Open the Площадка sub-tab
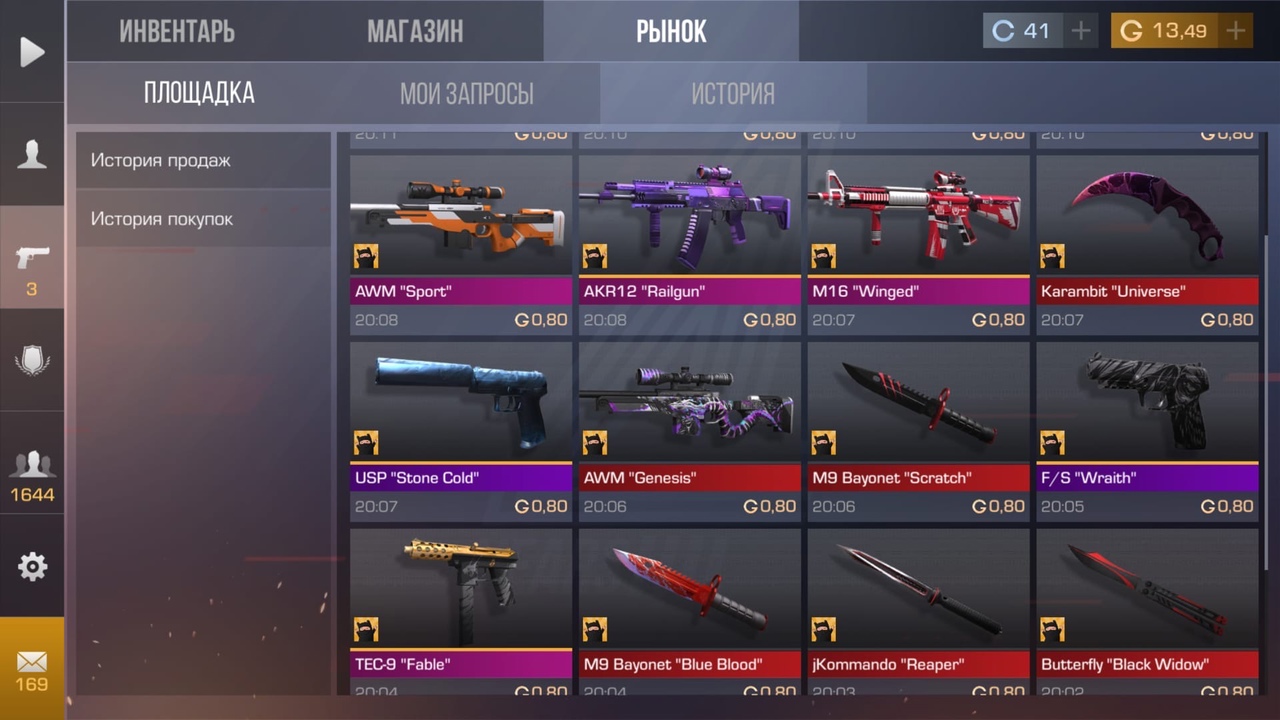The height and width of the screenshot is (720, 1280). pos(199,94)
